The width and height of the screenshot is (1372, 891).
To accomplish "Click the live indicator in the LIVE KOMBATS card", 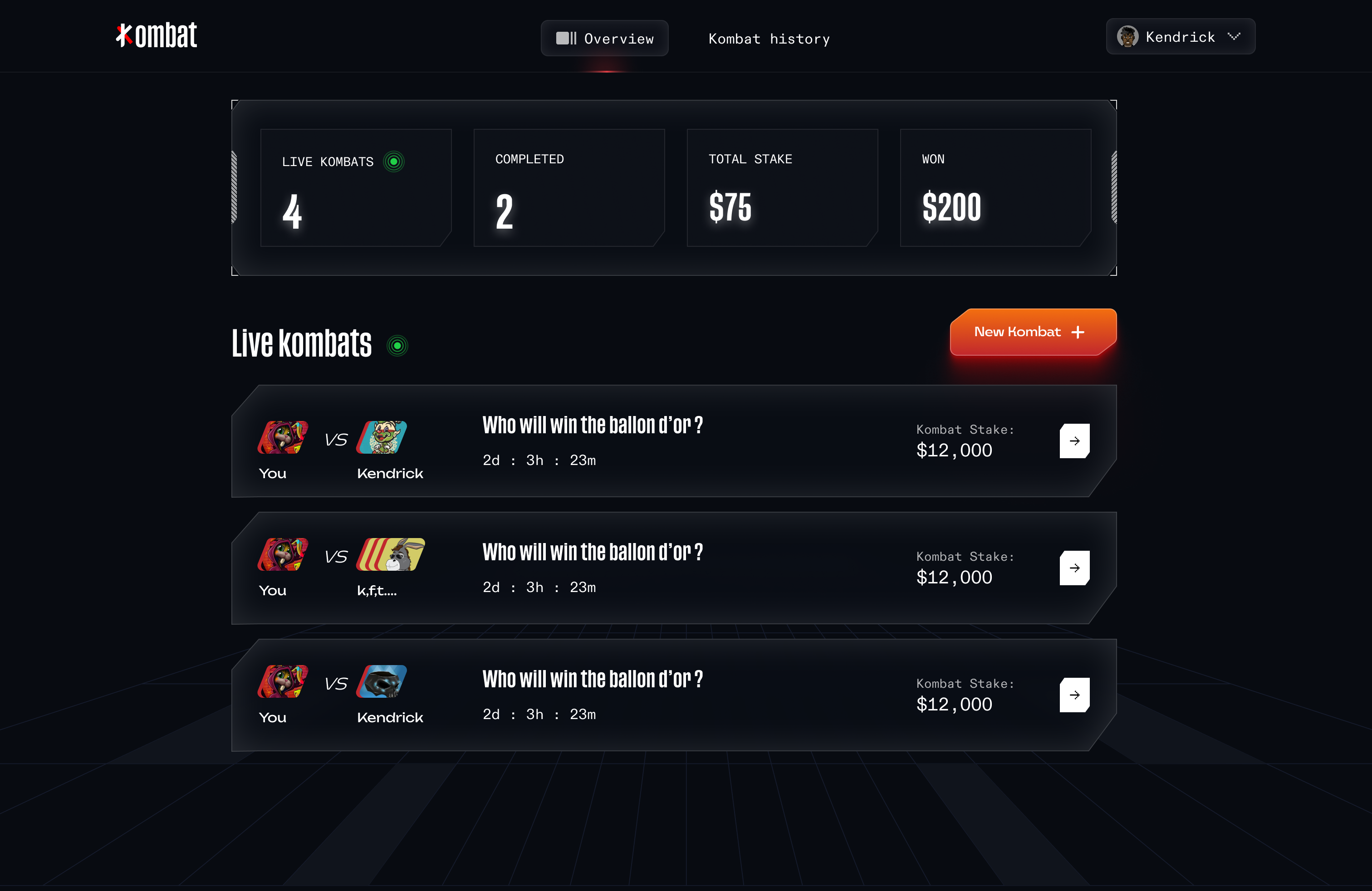I will 394,162.
